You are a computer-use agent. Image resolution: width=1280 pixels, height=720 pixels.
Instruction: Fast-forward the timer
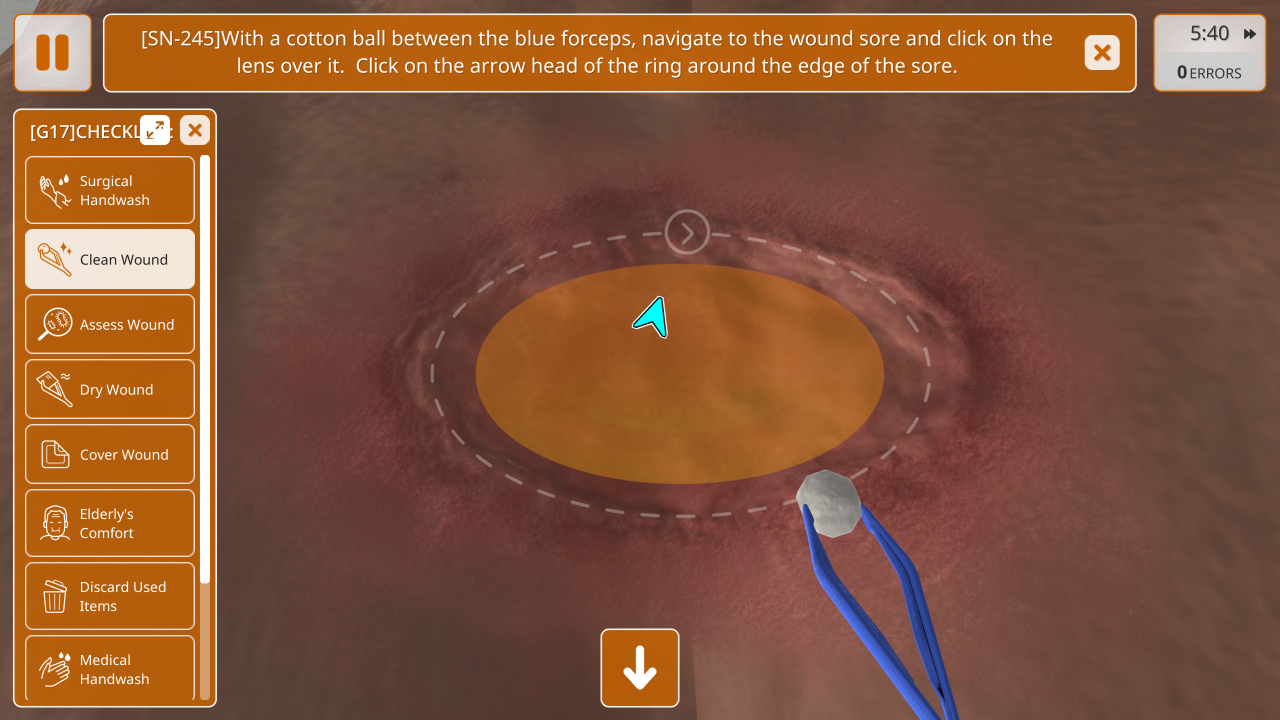[x=1250, y=34]
